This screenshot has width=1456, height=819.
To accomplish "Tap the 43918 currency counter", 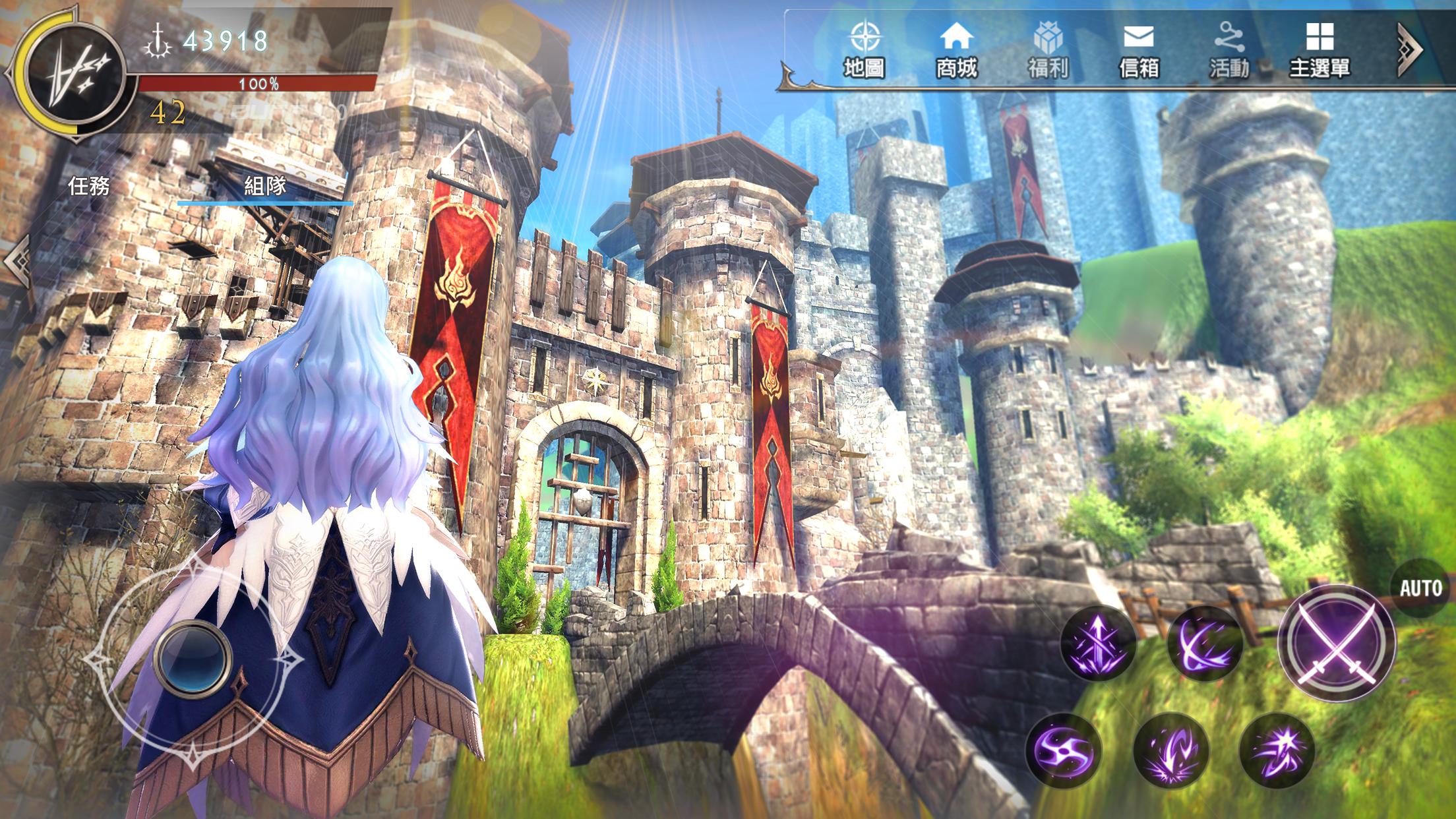I will (x=228, y=41).
